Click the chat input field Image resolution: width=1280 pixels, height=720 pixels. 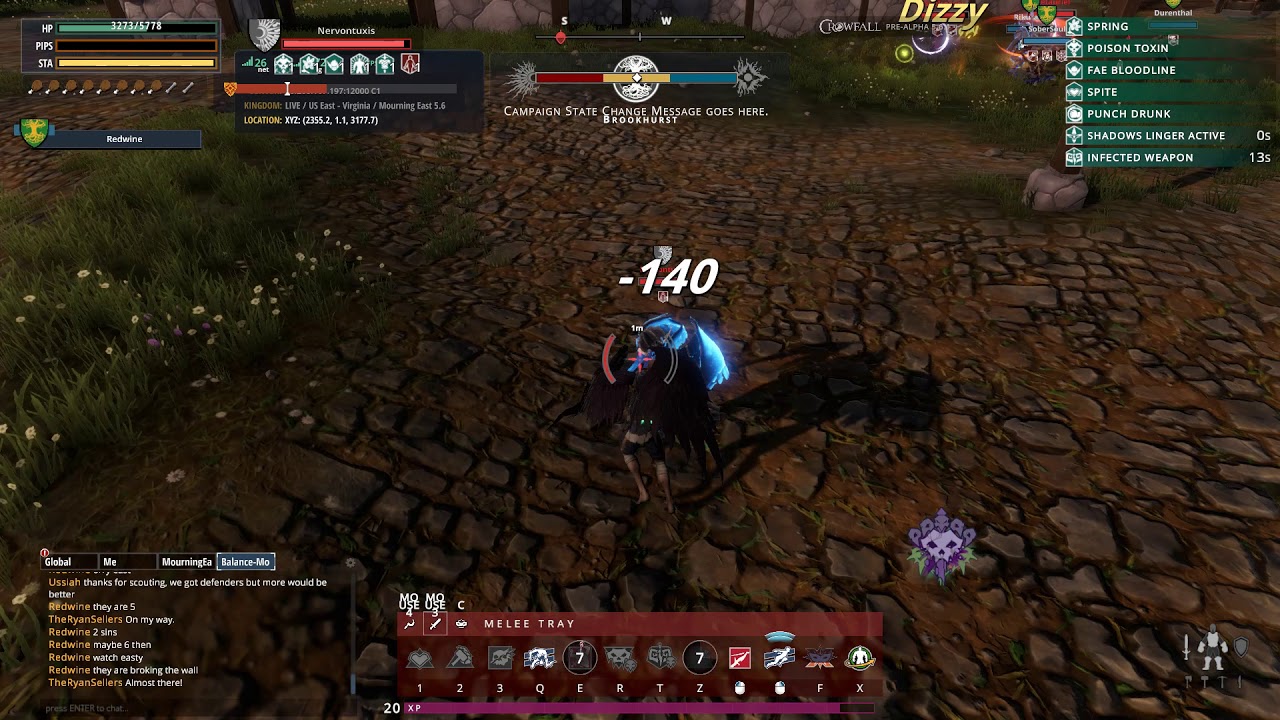click(x=190, y=708)
